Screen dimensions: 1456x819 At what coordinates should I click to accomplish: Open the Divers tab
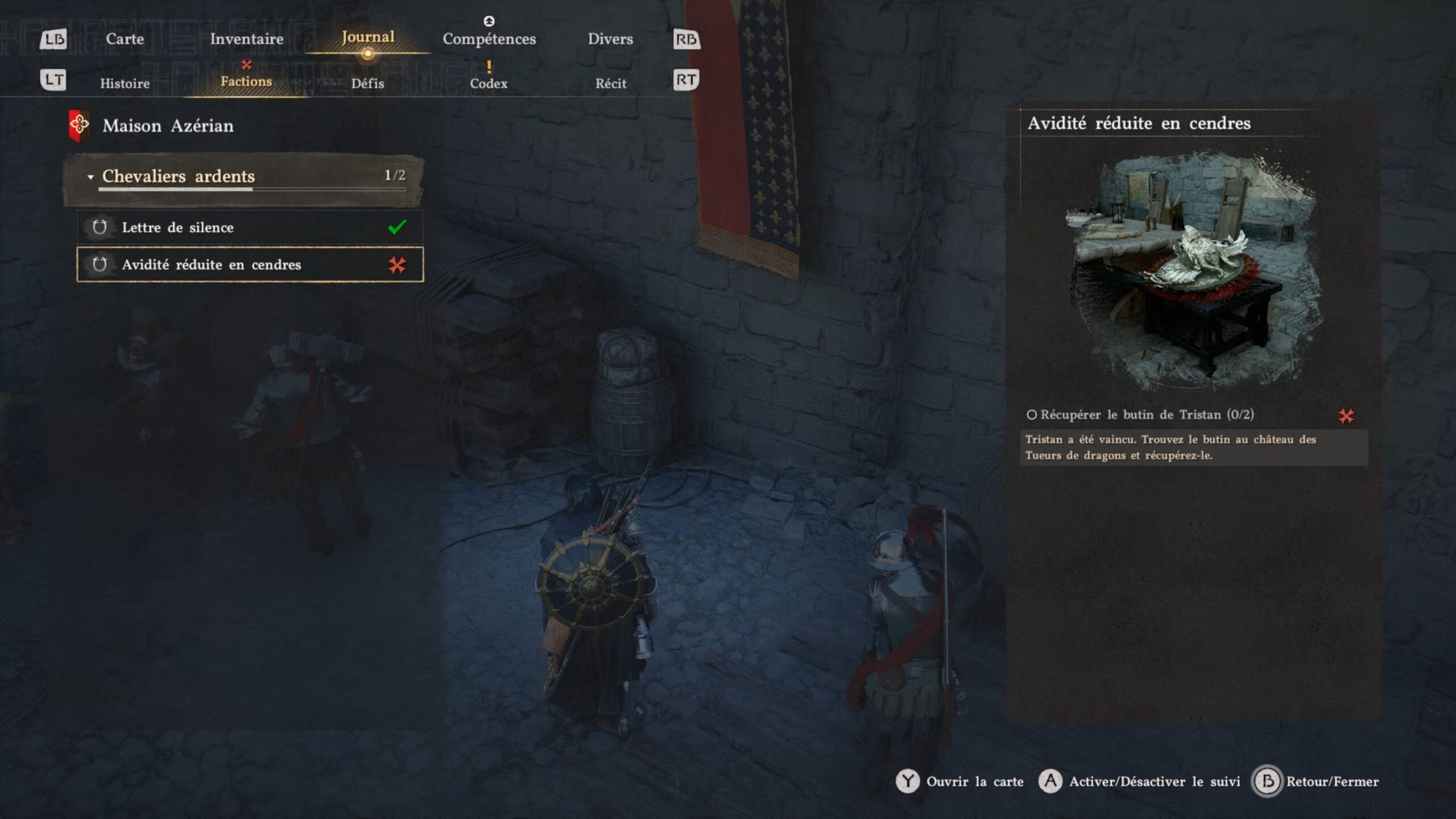pyautogui.click(x=610, y=39)
